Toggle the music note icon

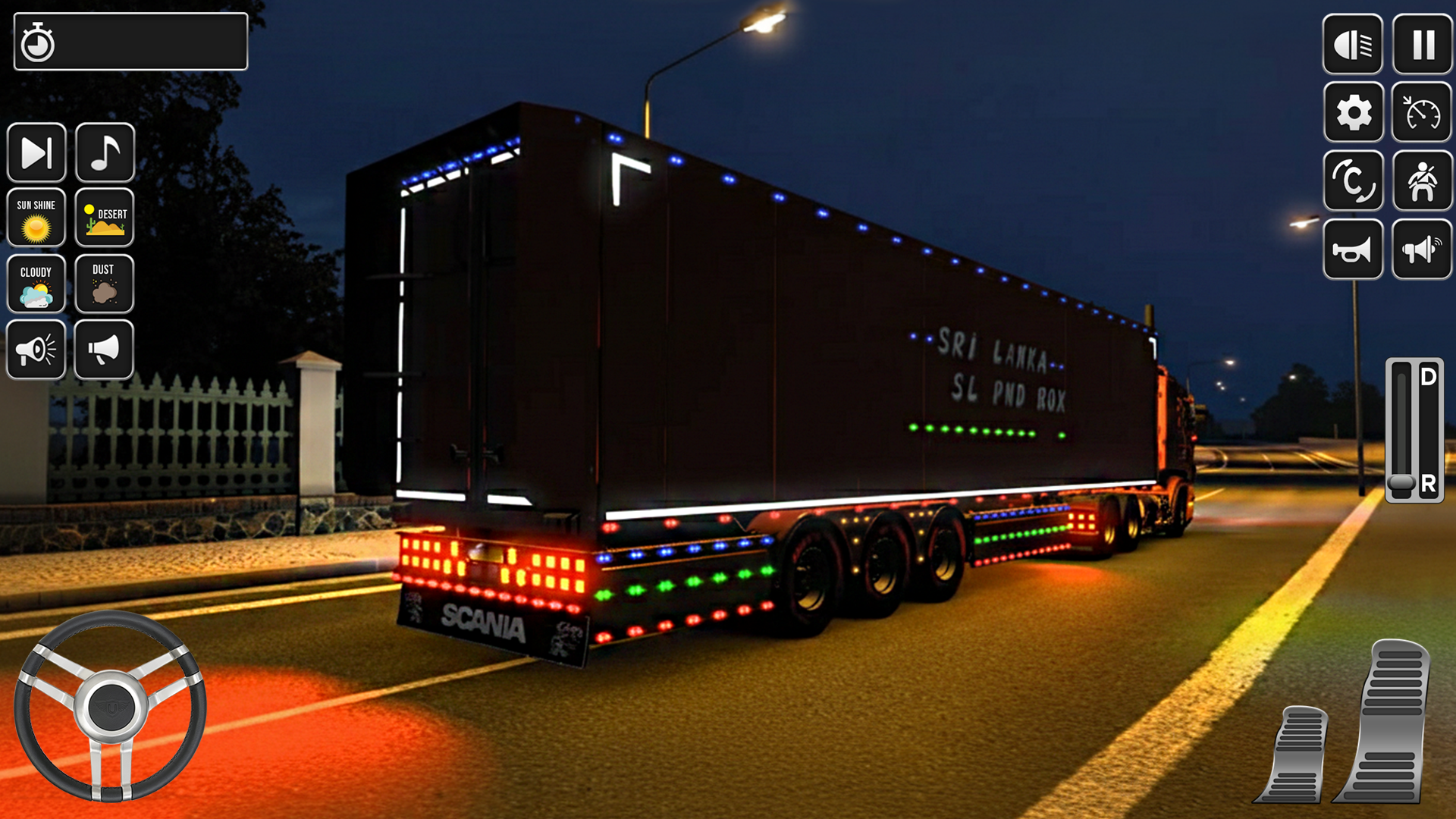(x=105, y=152)
